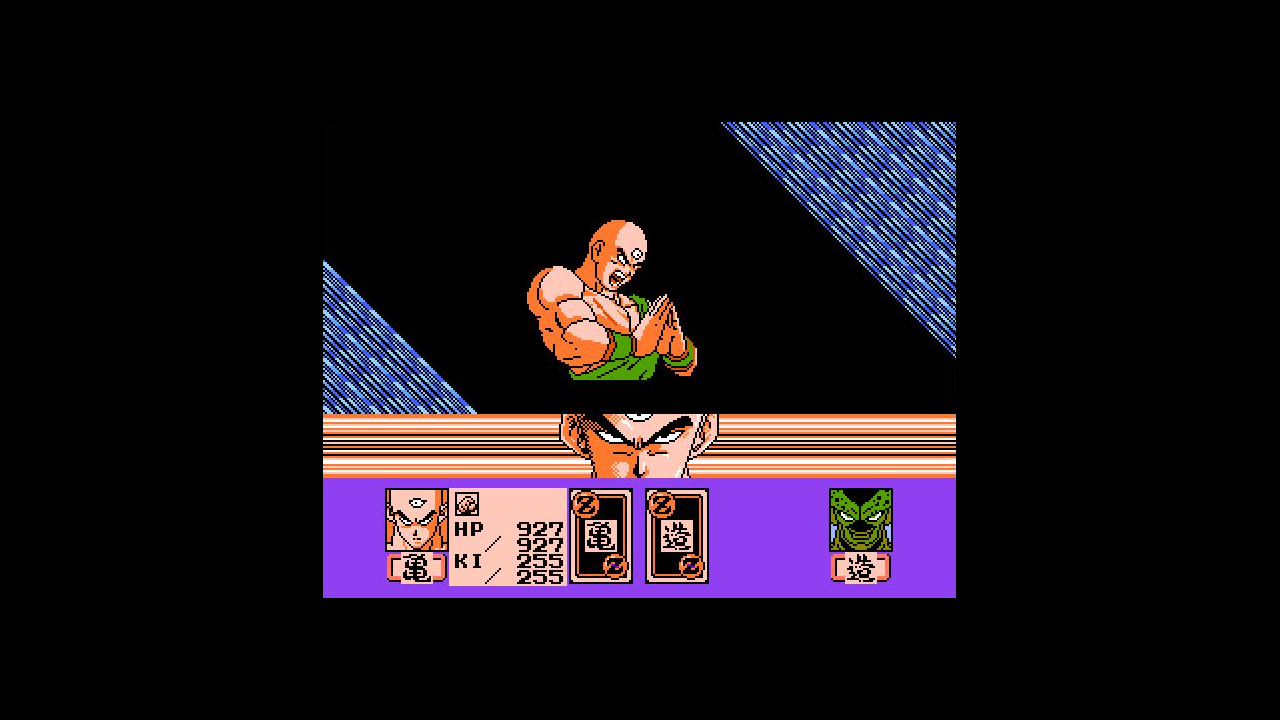Click the bracketed 亀 label under Tien's portrait
This screenshot has width=1280, height=720.
[416, 568]
